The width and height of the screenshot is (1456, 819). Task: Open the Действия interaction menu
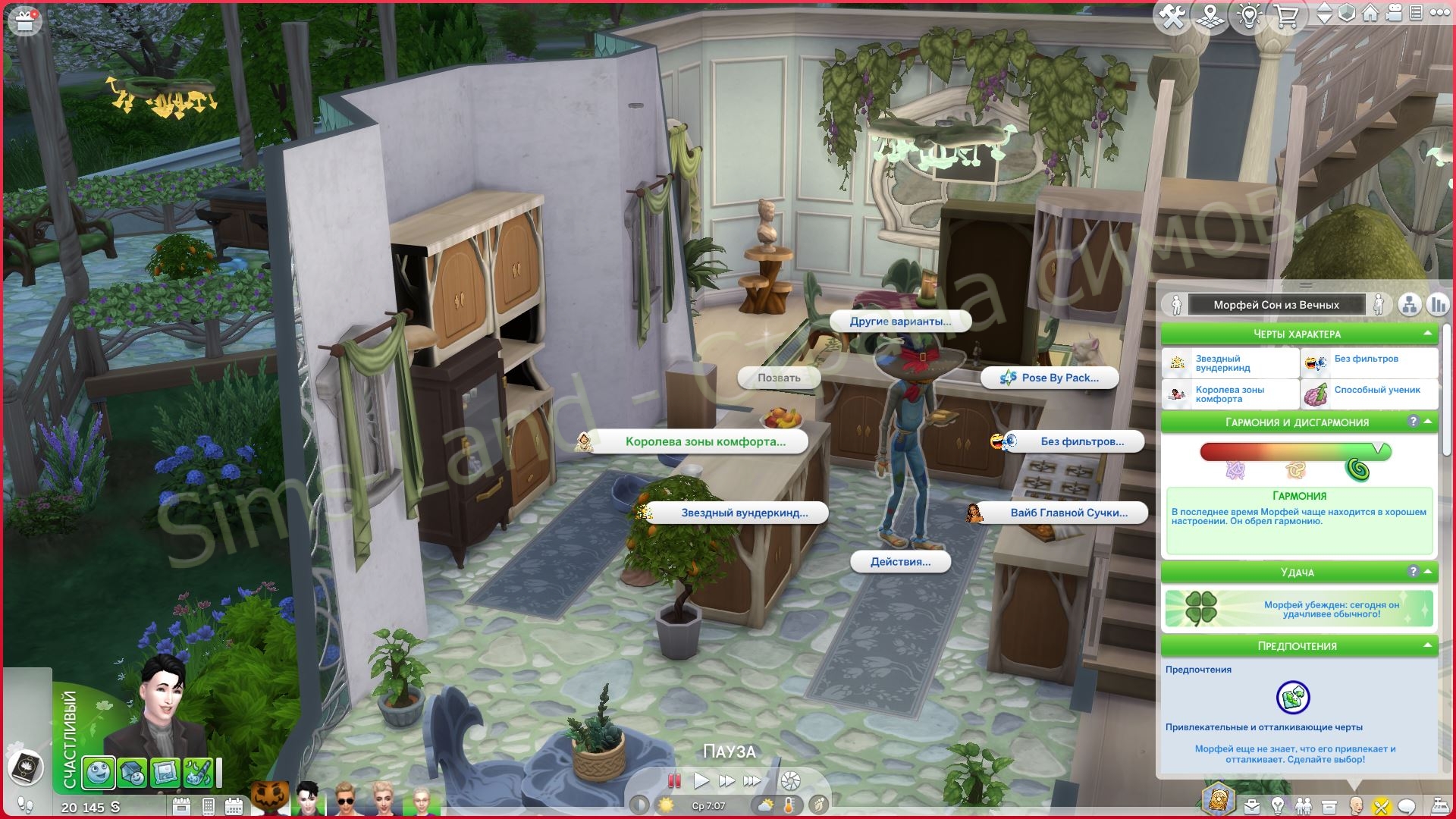pyautogui.click(x=900, y=562)
